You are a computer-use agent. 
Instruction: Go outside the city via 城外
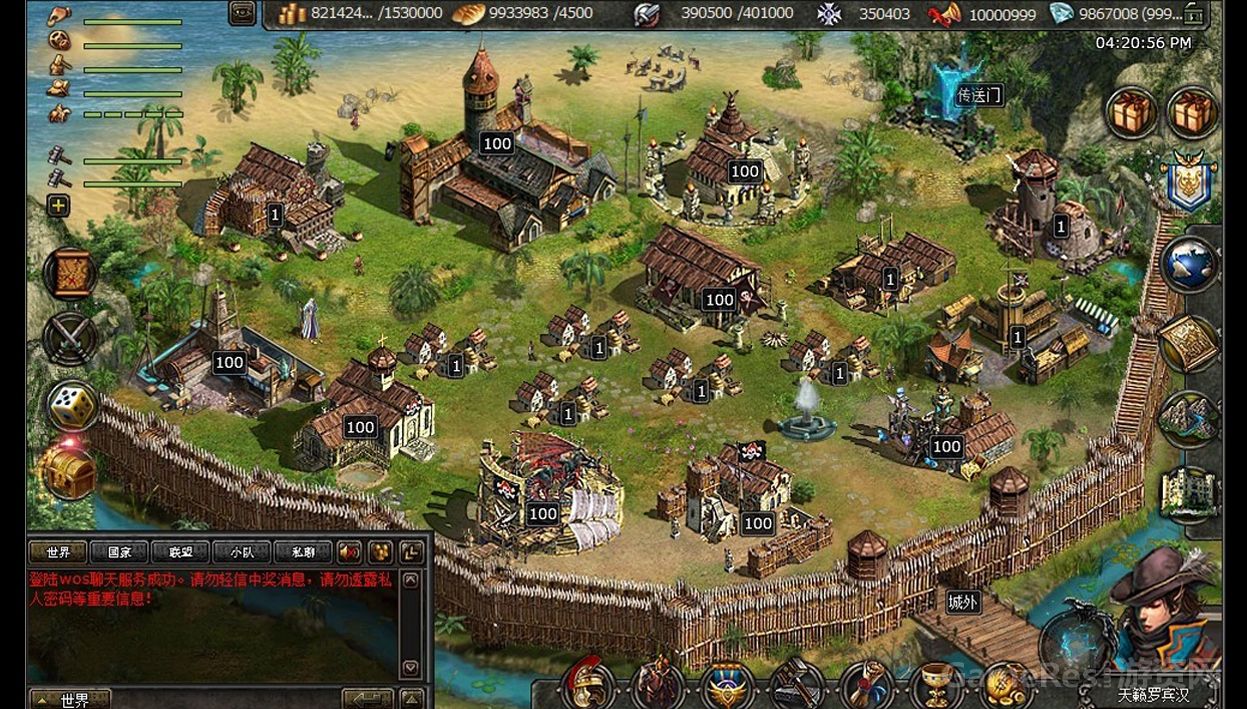[x=963, y=602]
